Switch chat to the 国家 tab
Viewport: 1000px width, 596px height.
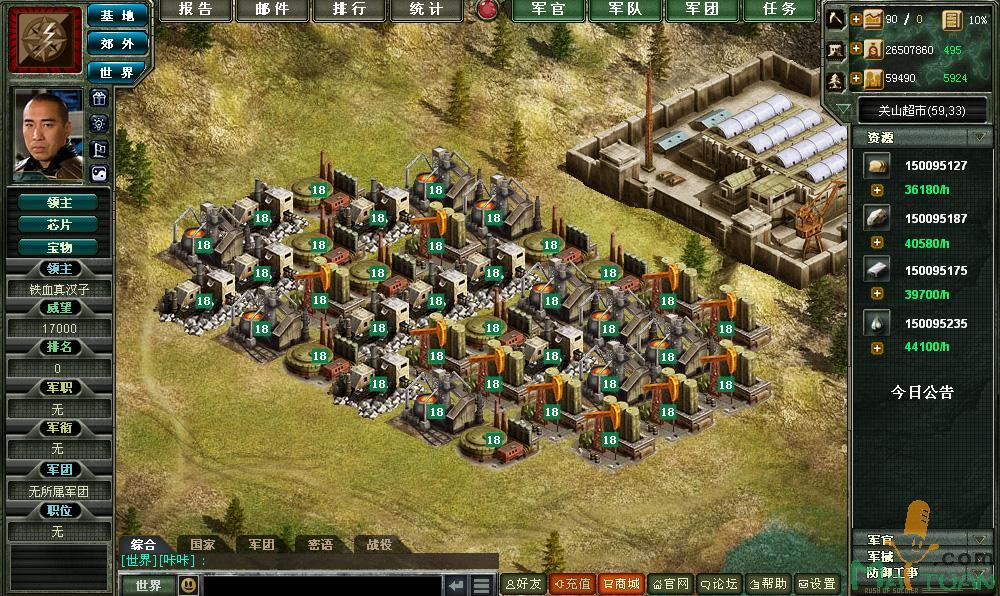click(x=202, y=545)
